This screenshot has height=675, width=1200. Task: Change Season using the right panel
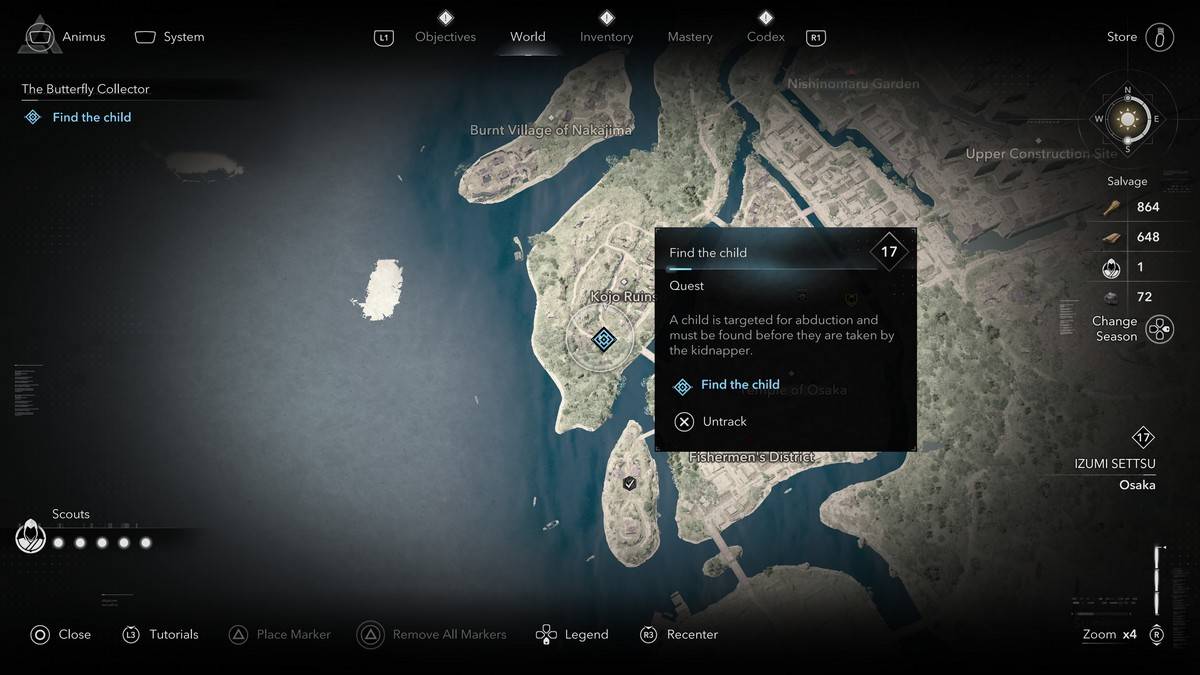tap(1158, 329)
